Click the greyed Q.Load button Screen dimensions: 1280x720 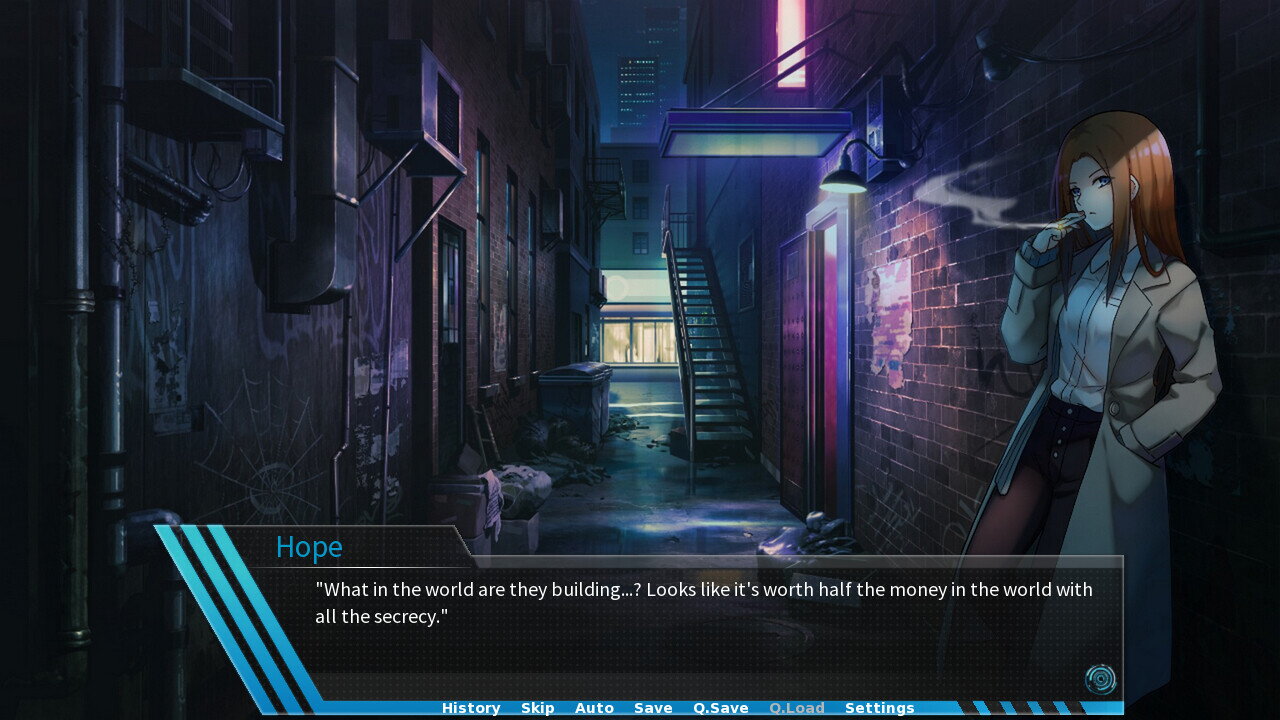coord(797,708)
